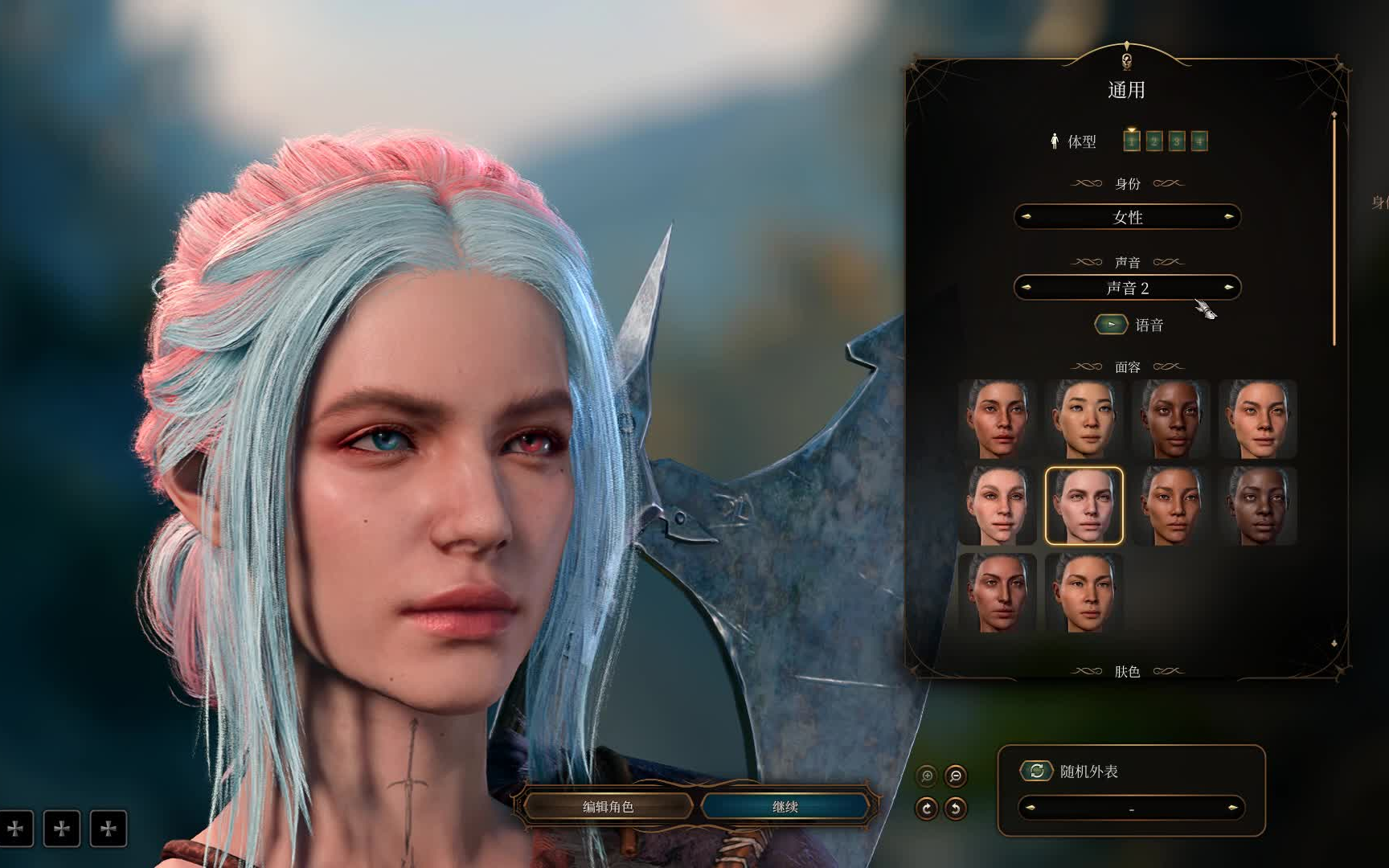Zoom out the character camera
Screen dimensions: 1389x868
(x=956, y=776)
